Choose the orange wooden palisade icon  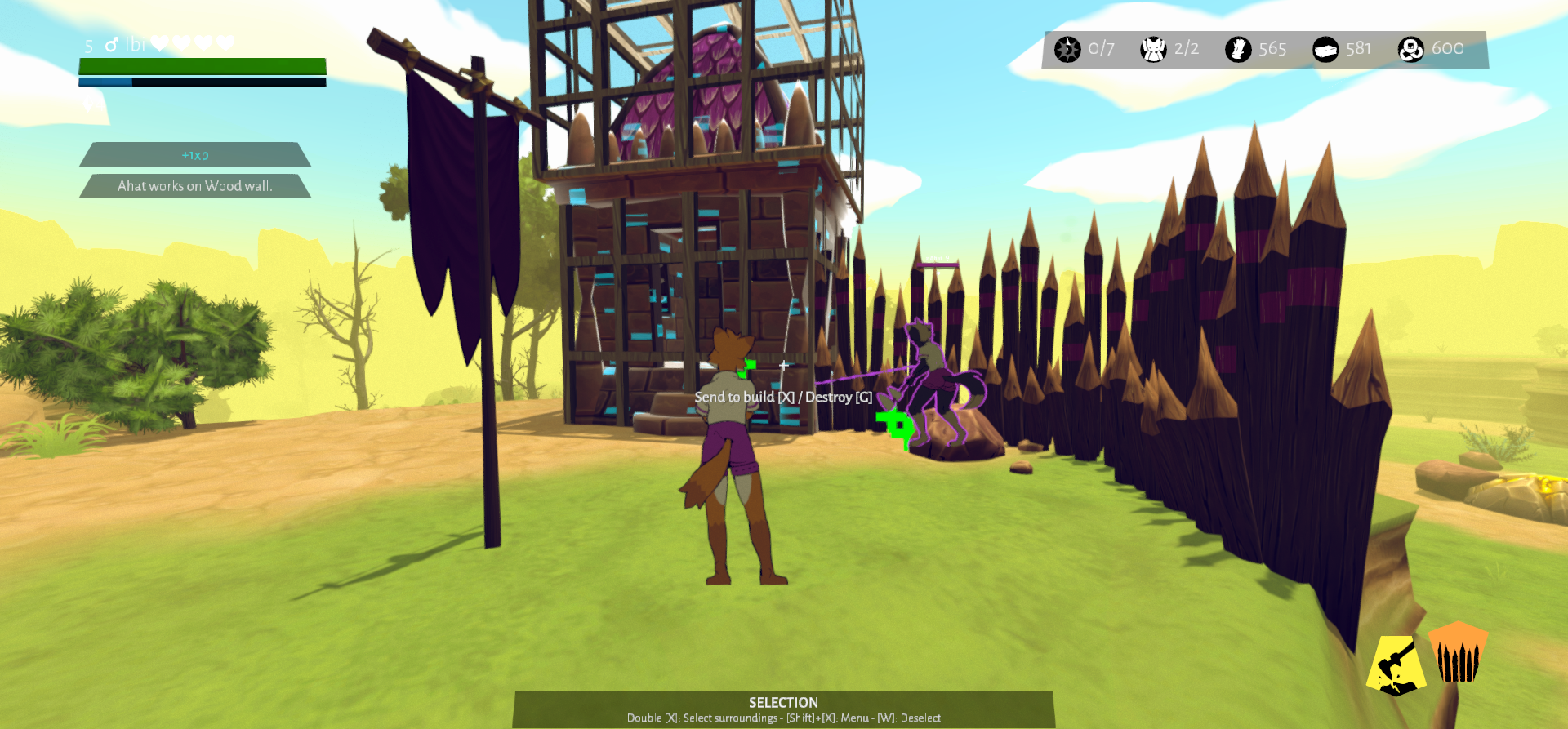click(x=1458, y=653)
